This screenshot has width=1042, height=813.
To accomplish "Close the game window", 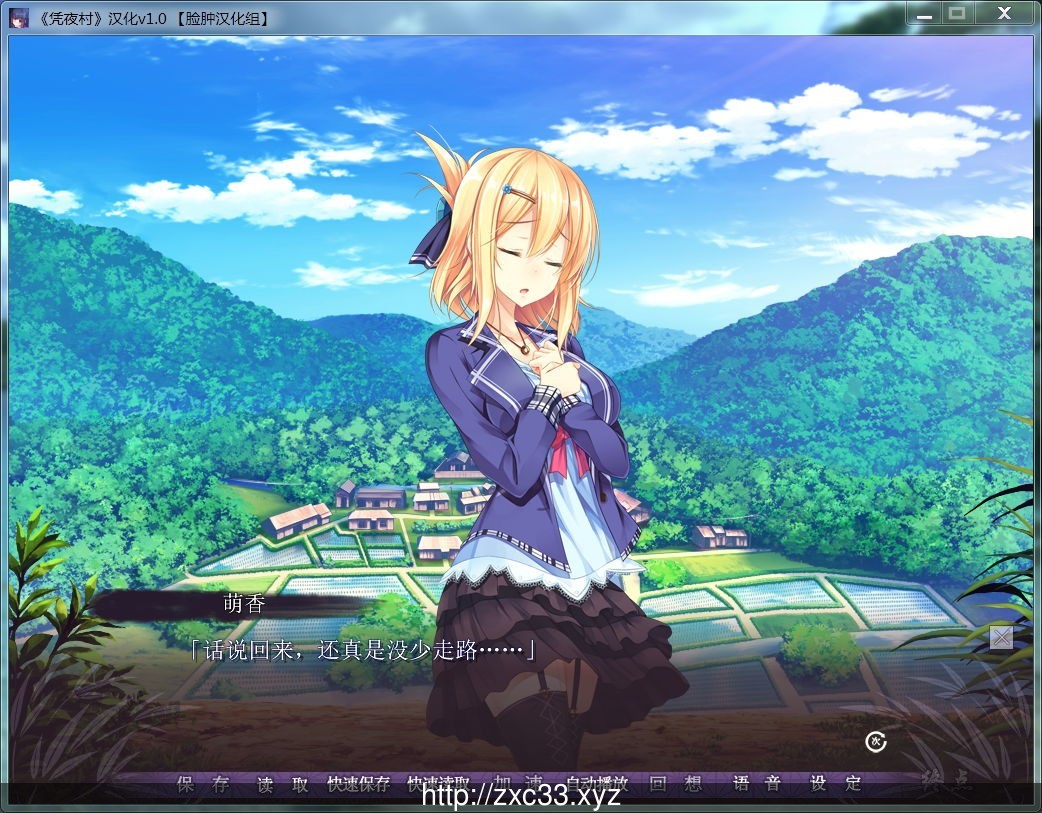I will [1004, 13].
